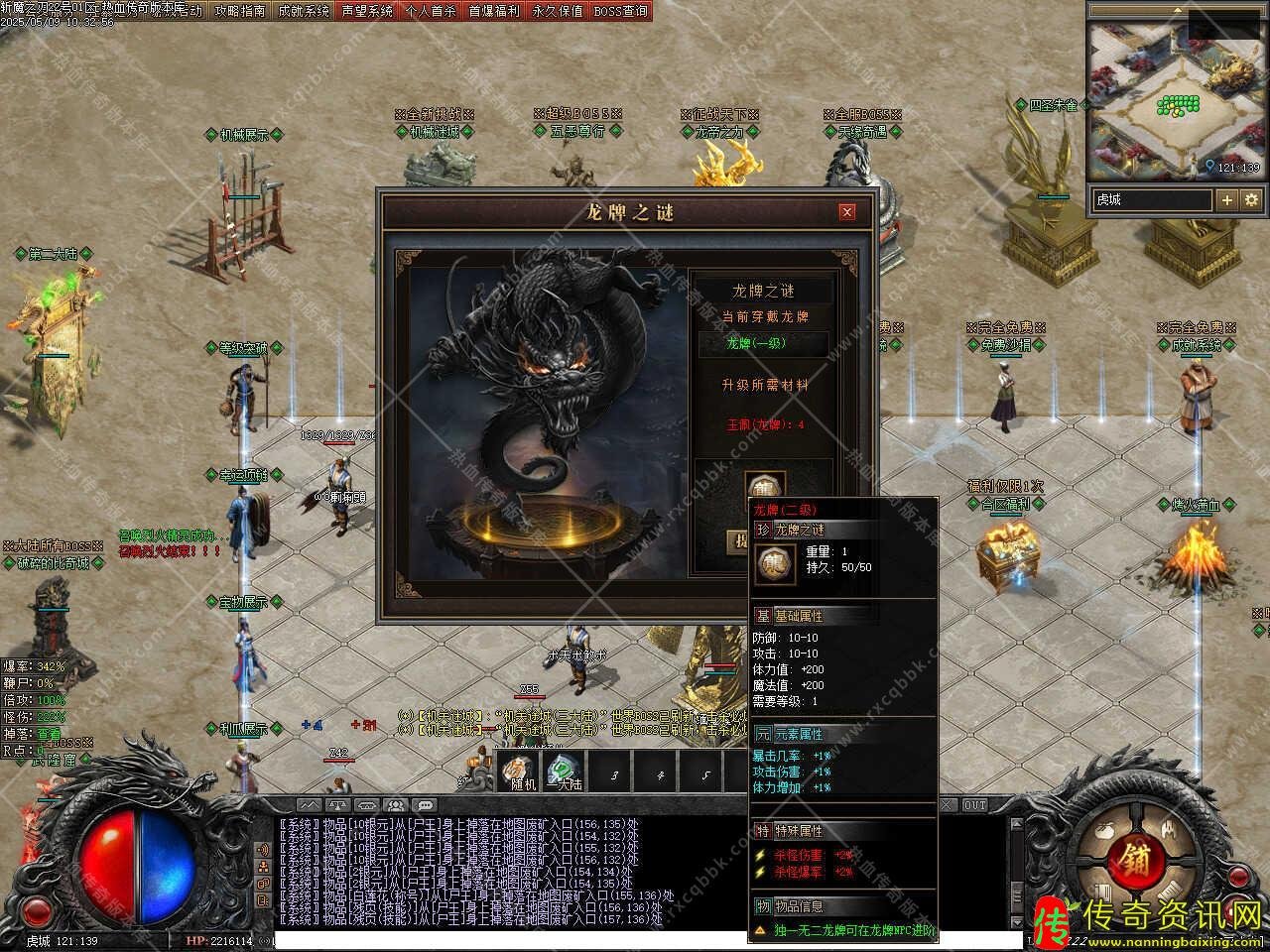Click the minimap plus button
The image size is (1270, 952).
tap(1227, 200)
